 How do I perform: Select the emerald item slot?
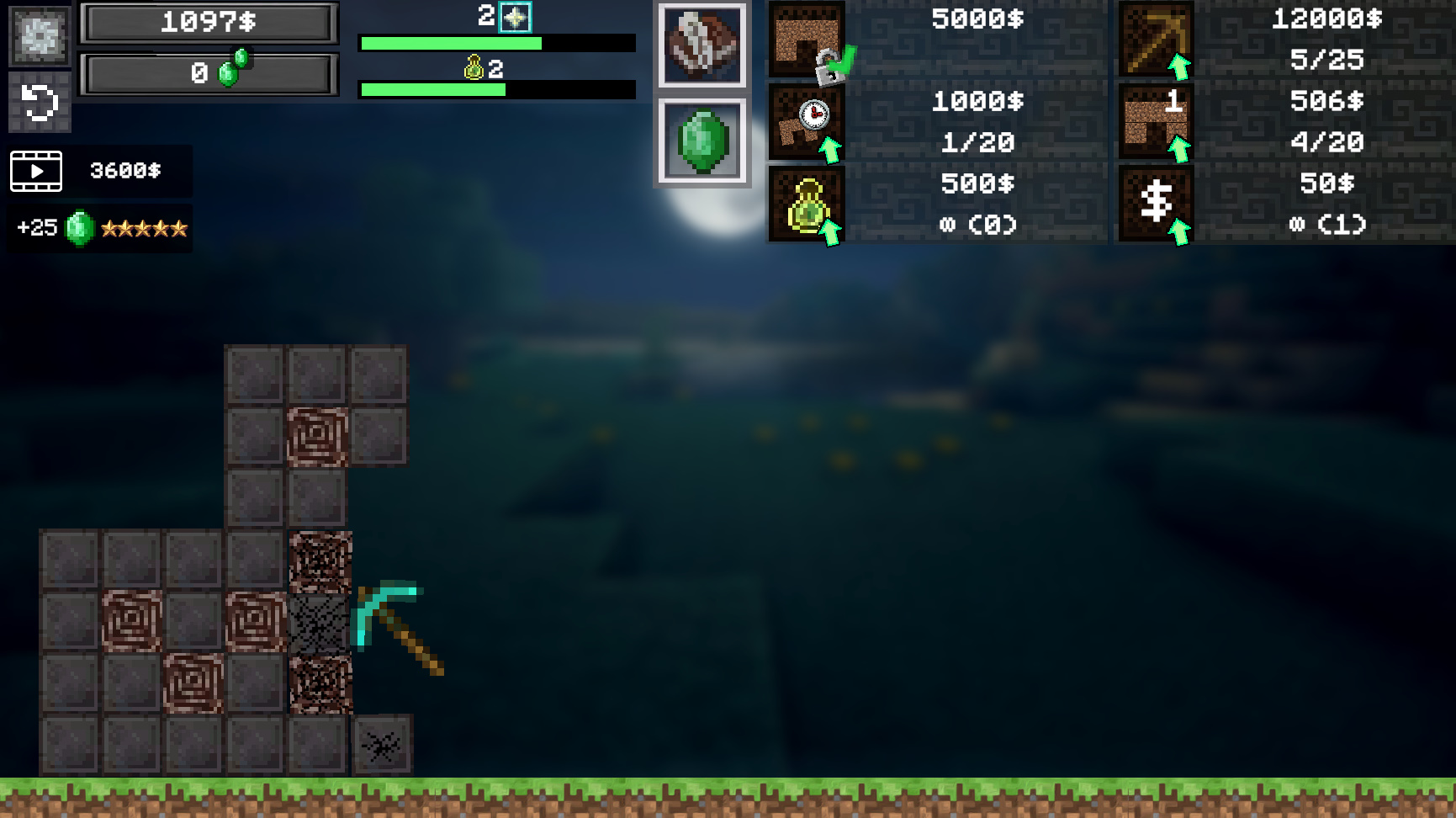703,141
